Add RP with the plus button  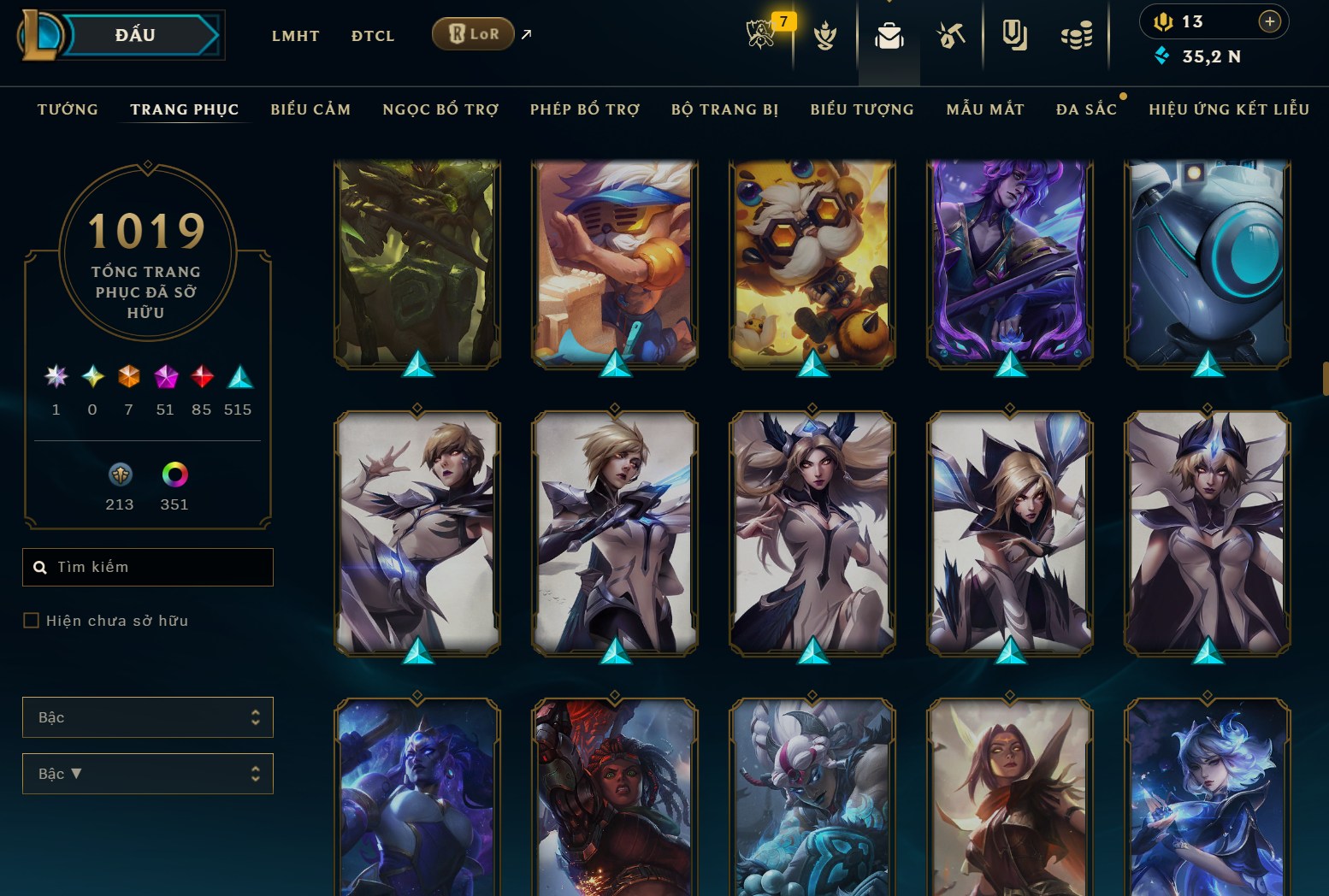1270,21
